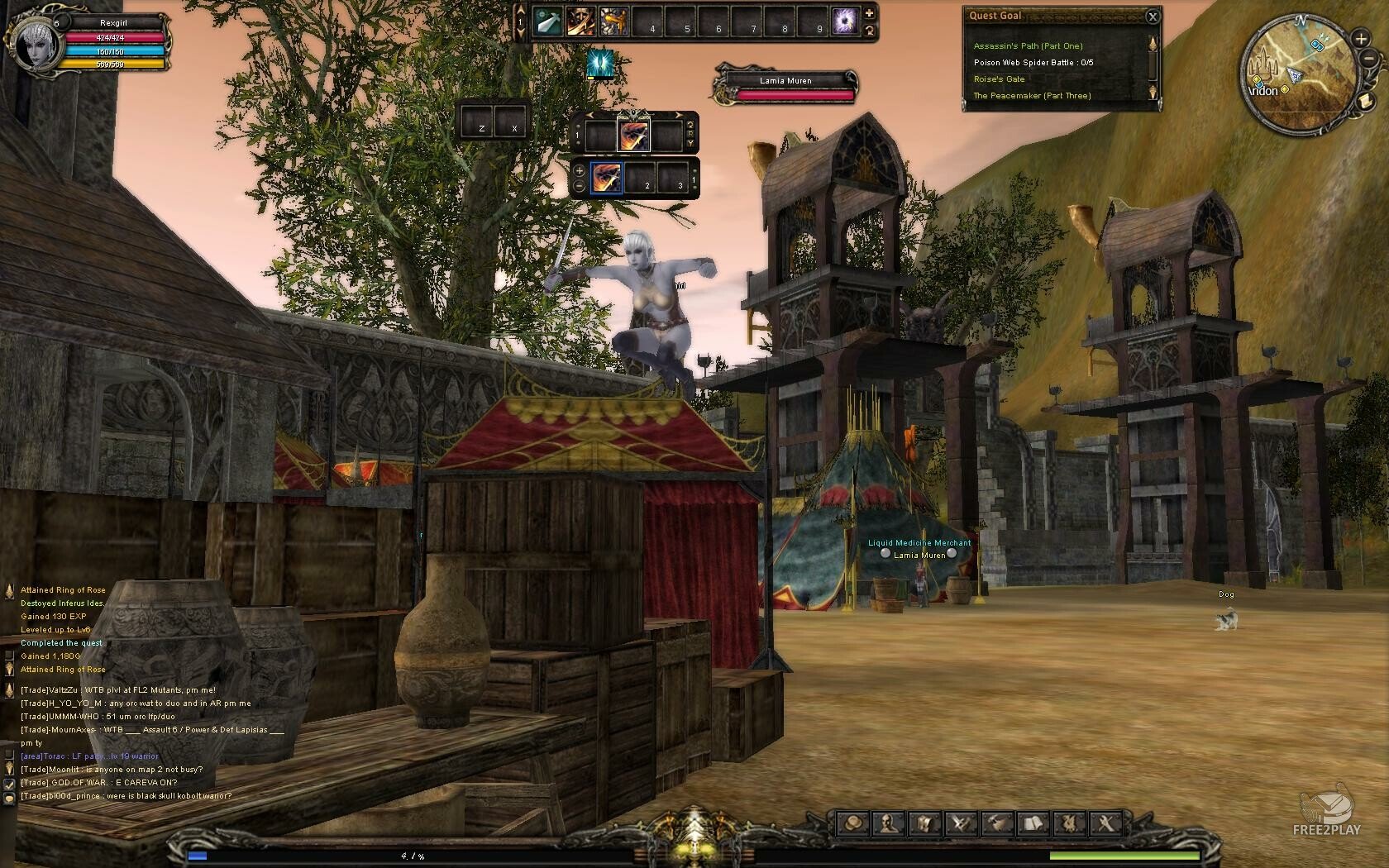Use the sword attack skill in hotbar

547,22
